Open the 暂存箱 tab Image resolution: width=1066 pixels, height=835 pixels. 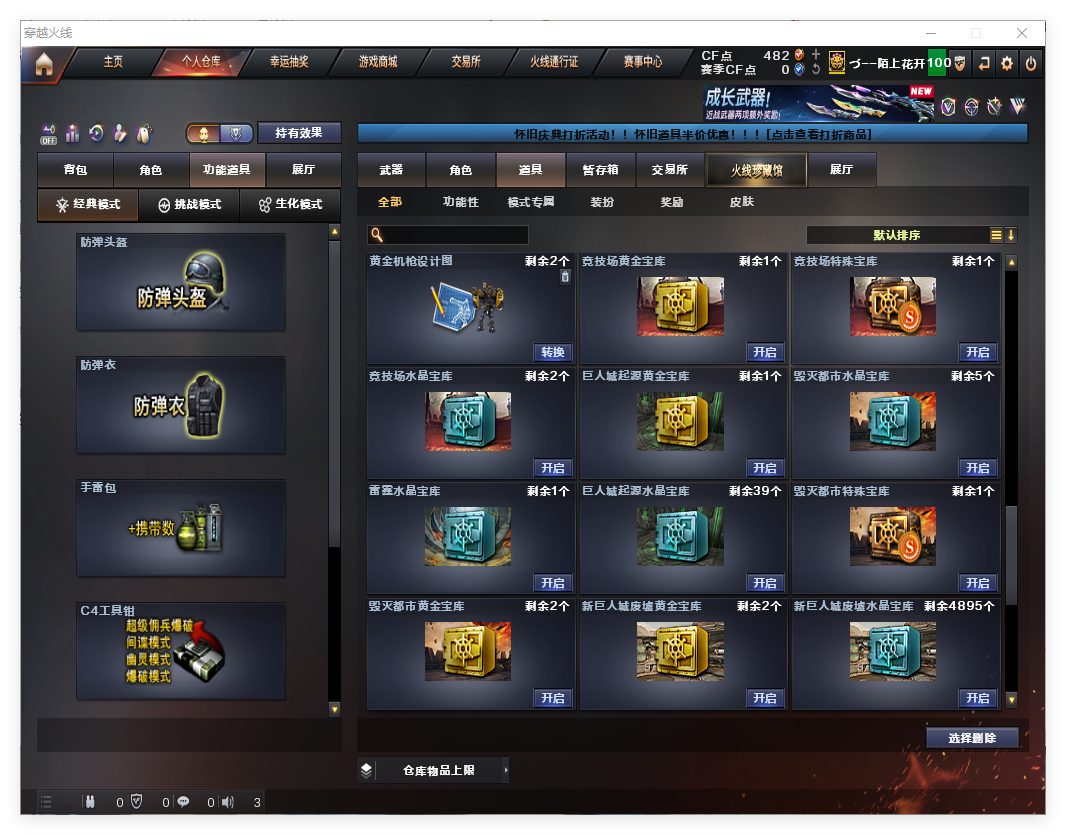pyautogui.click(x=600, y=170)
